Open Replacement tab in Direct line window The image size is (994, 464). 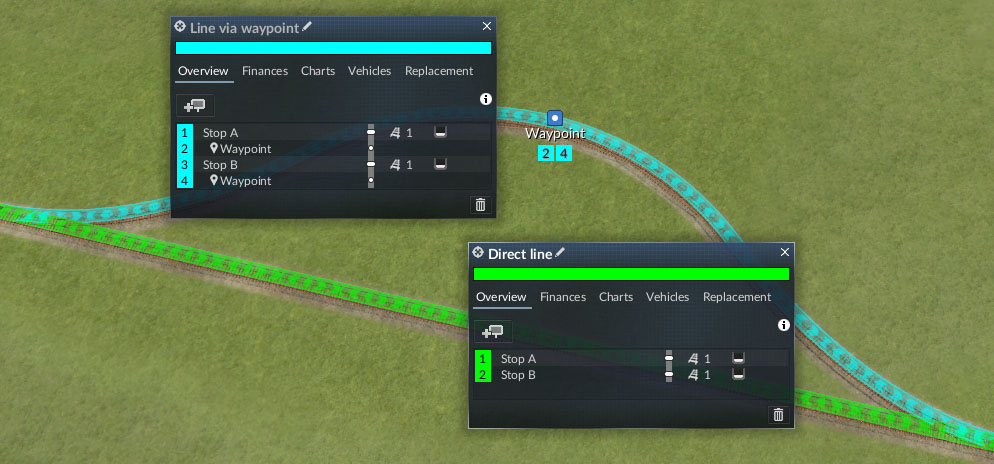click(x=737, y=297)
